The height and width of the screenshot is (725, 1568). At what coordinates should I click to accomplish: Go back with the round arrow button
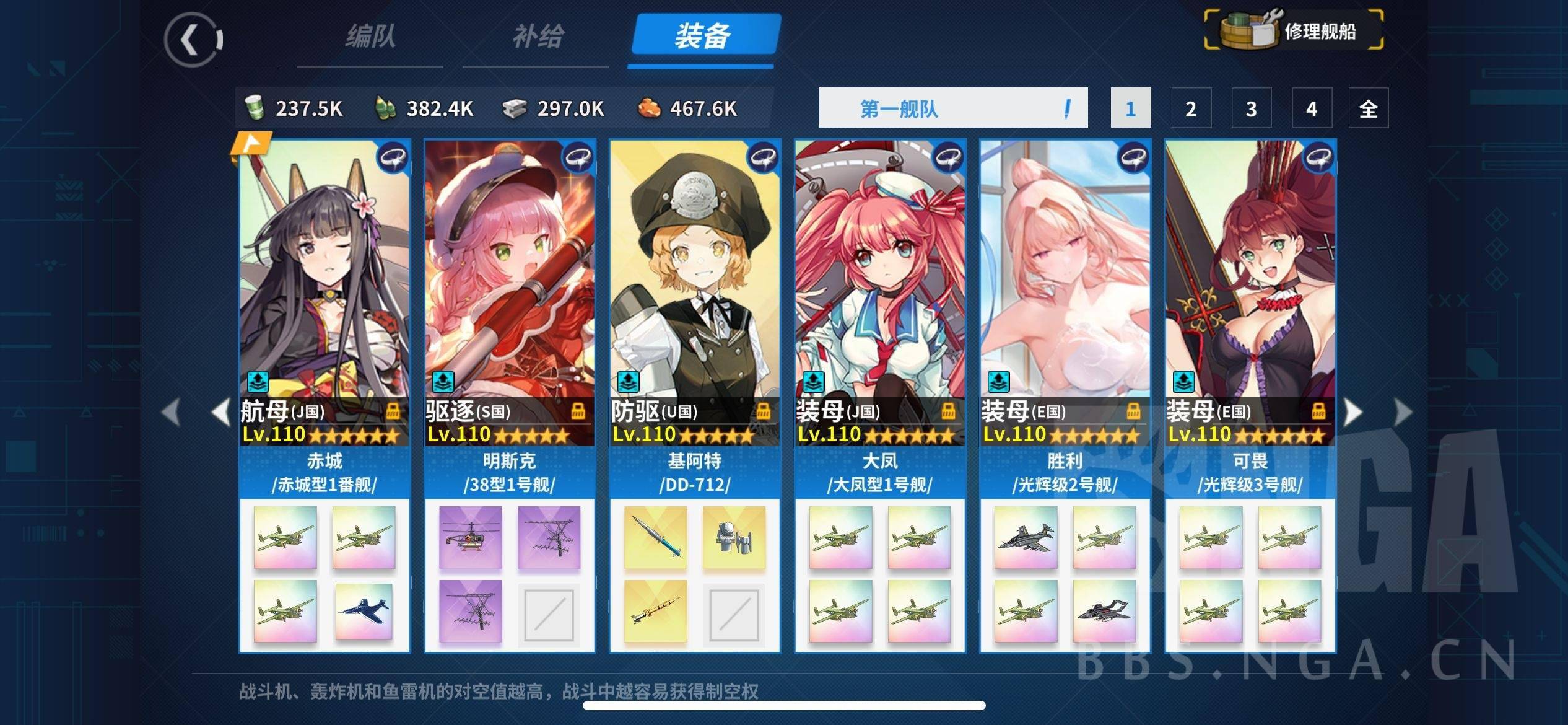click(193, 40)
